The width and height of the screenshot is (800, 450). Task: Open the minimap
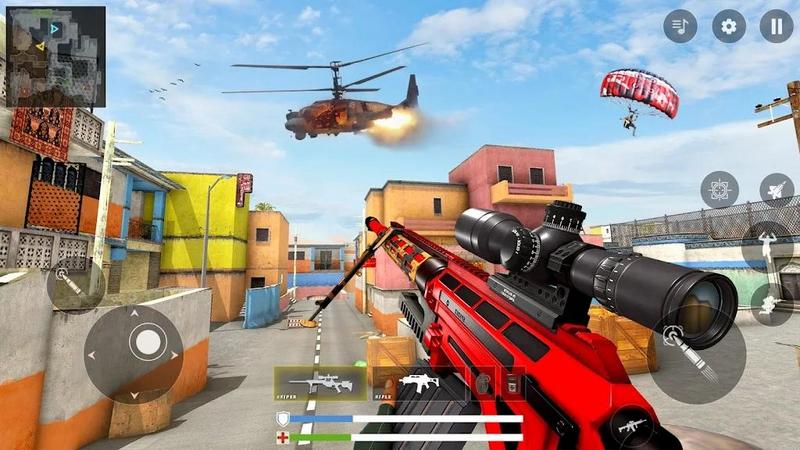[x=55, y=56]
